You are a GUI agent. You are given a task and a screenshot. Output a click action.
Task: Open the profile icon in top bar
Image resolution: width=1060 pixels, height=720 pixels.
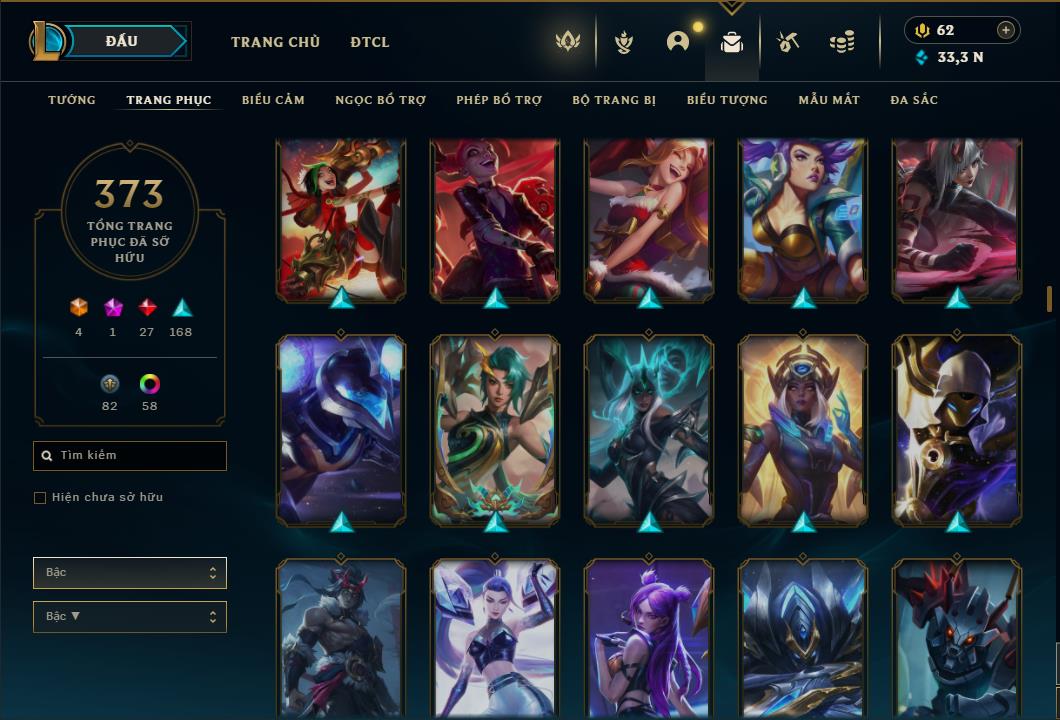678,42
